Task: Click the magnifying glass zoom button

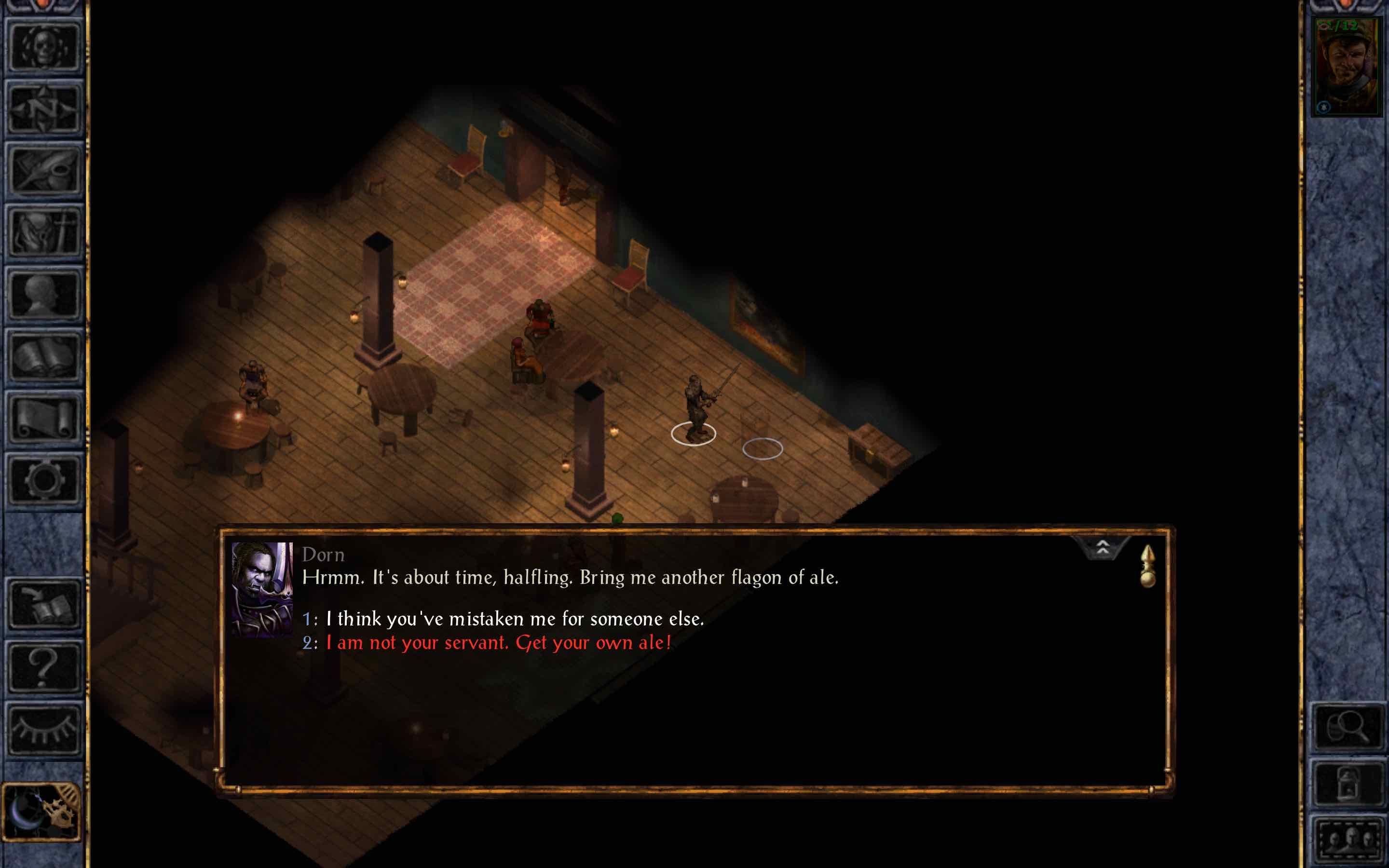Action: (x=1347, y=727)
